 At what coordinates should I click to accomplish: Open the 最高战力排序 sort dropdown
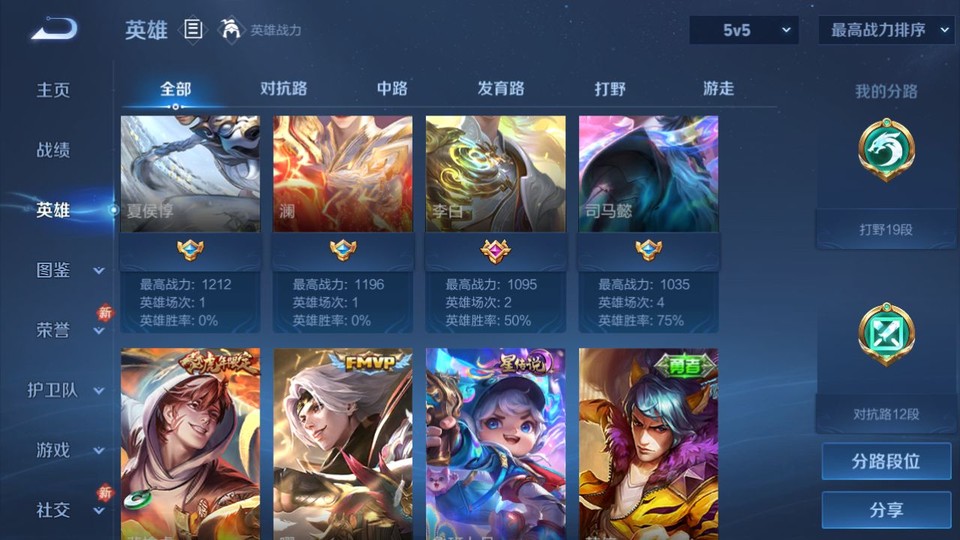pos(886,30)
